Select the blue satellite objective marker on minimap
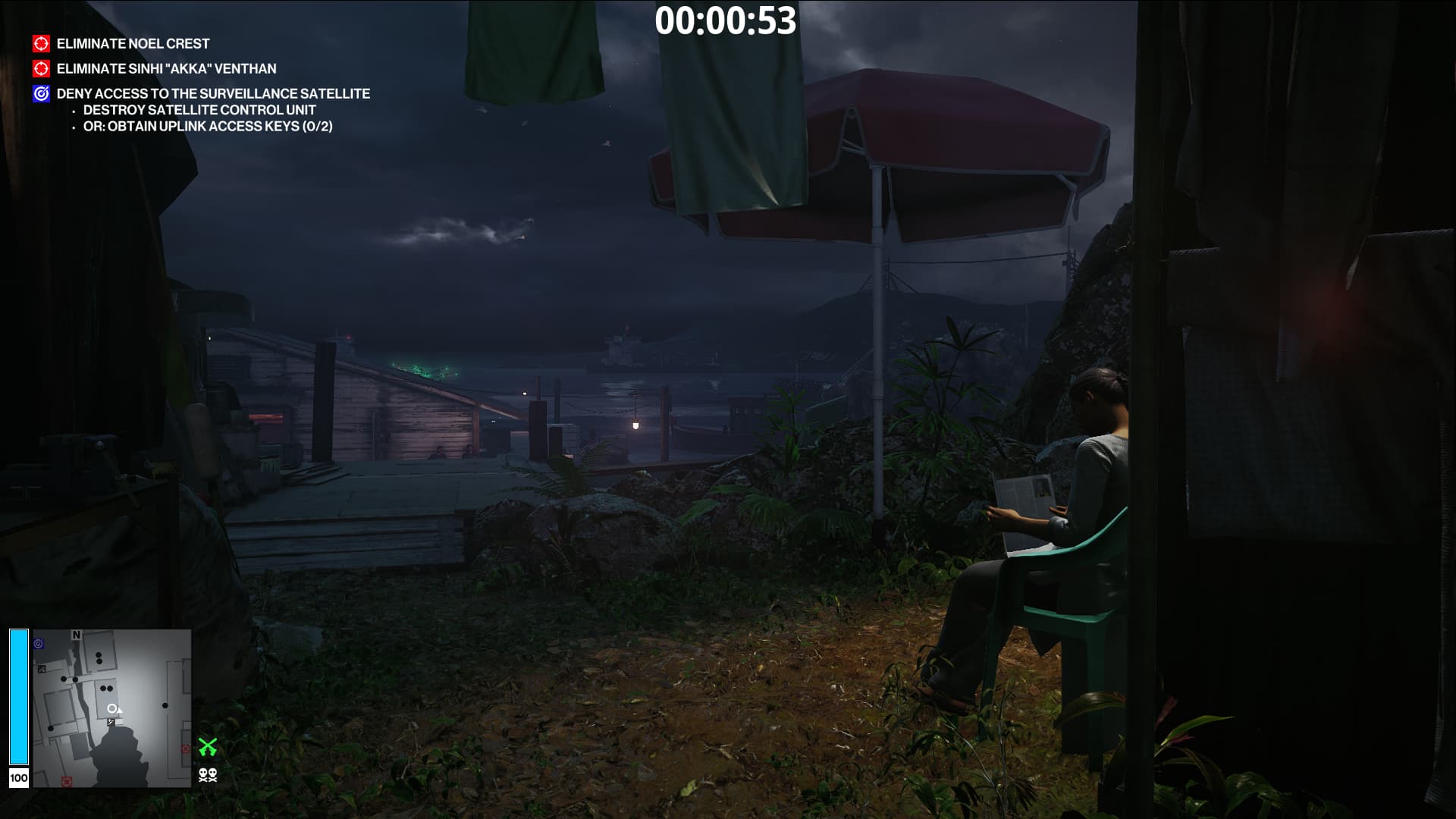1456x819 pixels. [x=39, y=644]
